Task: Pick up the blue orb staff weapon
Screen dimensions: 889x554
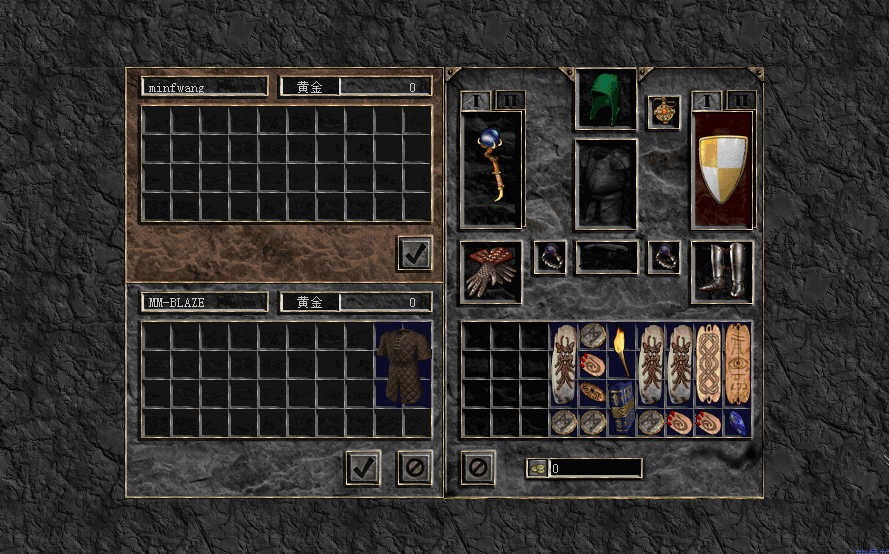Action: [x=491, y=169]
